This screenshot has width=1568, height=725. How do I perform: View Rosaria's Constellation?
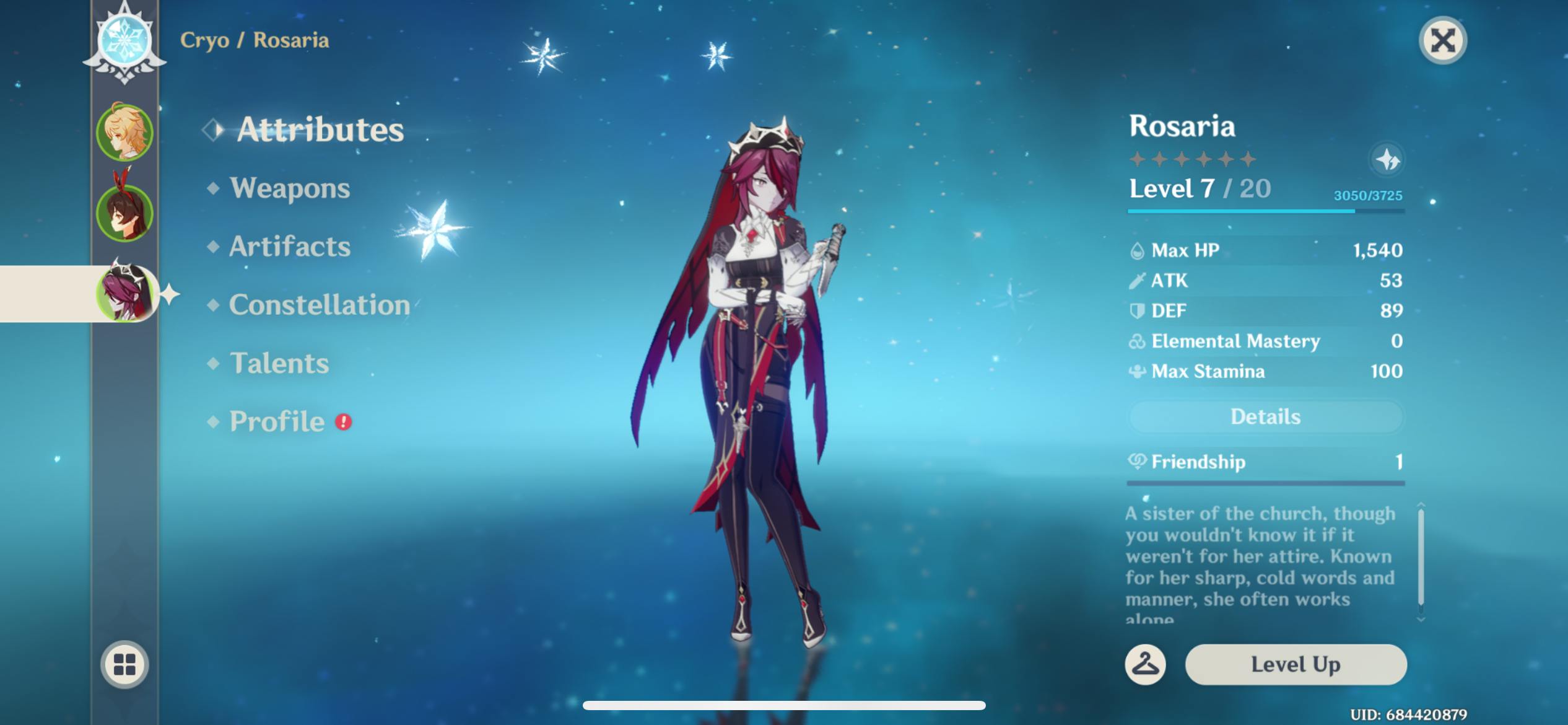click(319, 305)
